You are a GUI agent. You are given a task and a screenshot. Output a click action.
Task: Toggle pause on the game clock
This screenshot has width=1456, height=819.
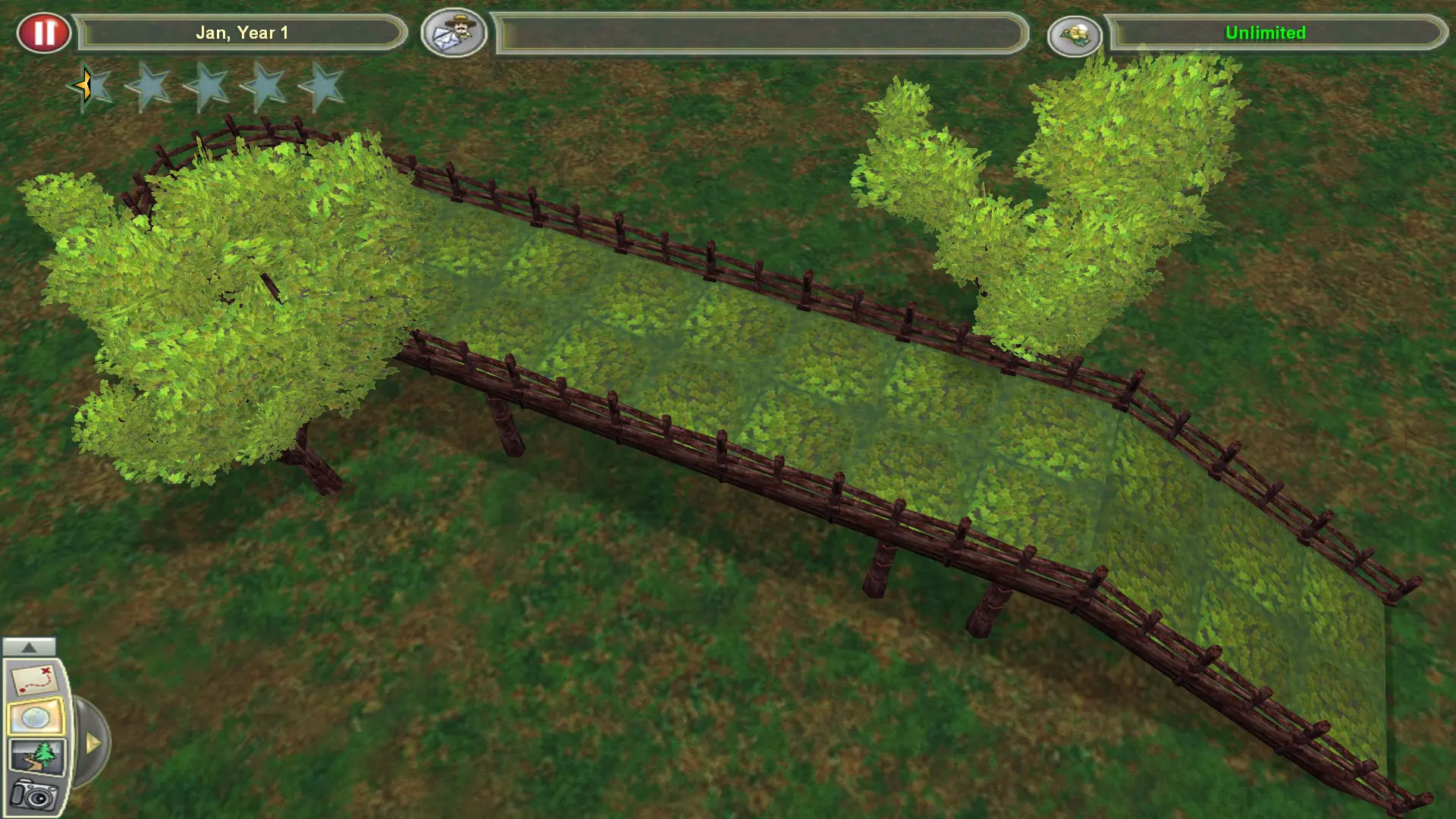[x=45, y=32]
